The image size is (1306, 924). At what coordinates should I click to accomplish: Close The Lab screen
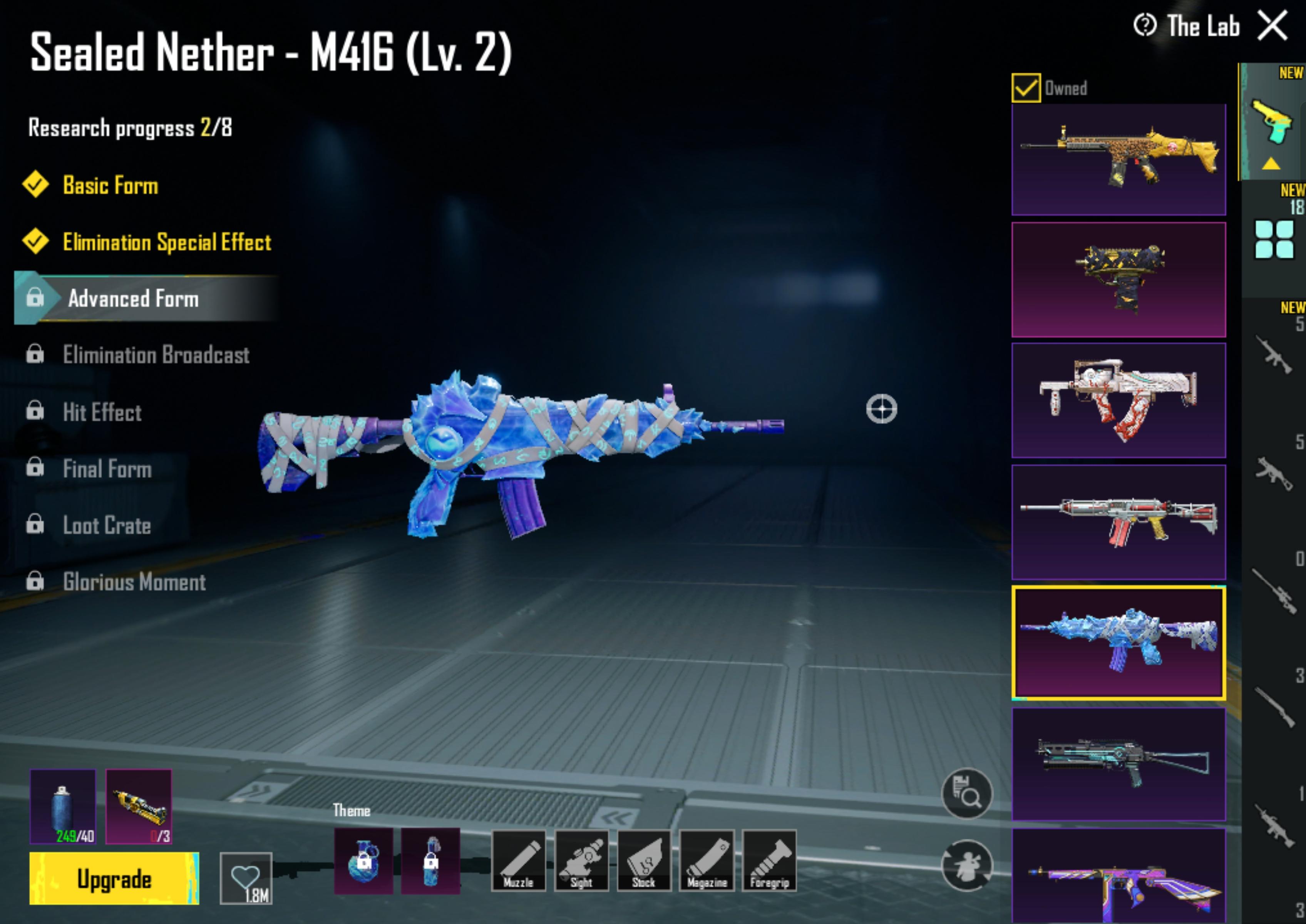(1273, 26)
